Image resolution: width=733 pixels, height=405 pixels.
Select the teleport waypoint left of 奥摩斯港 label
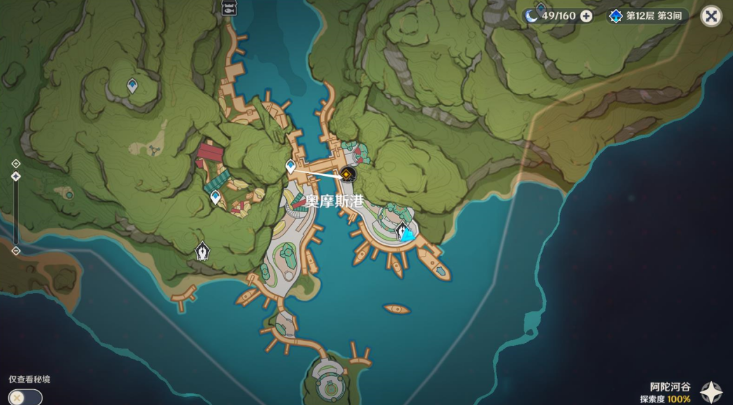click(291, 166)
